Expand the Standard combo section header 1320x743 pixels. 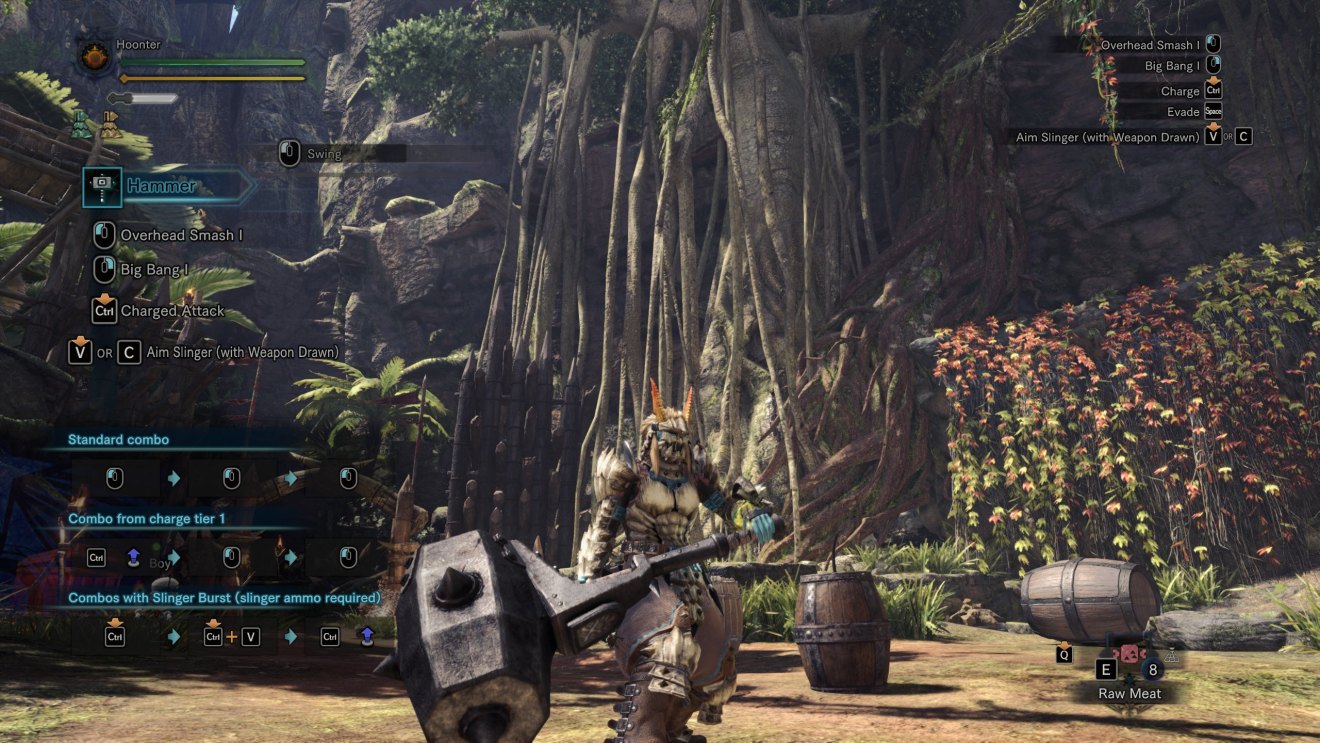[x=117, y=438]
